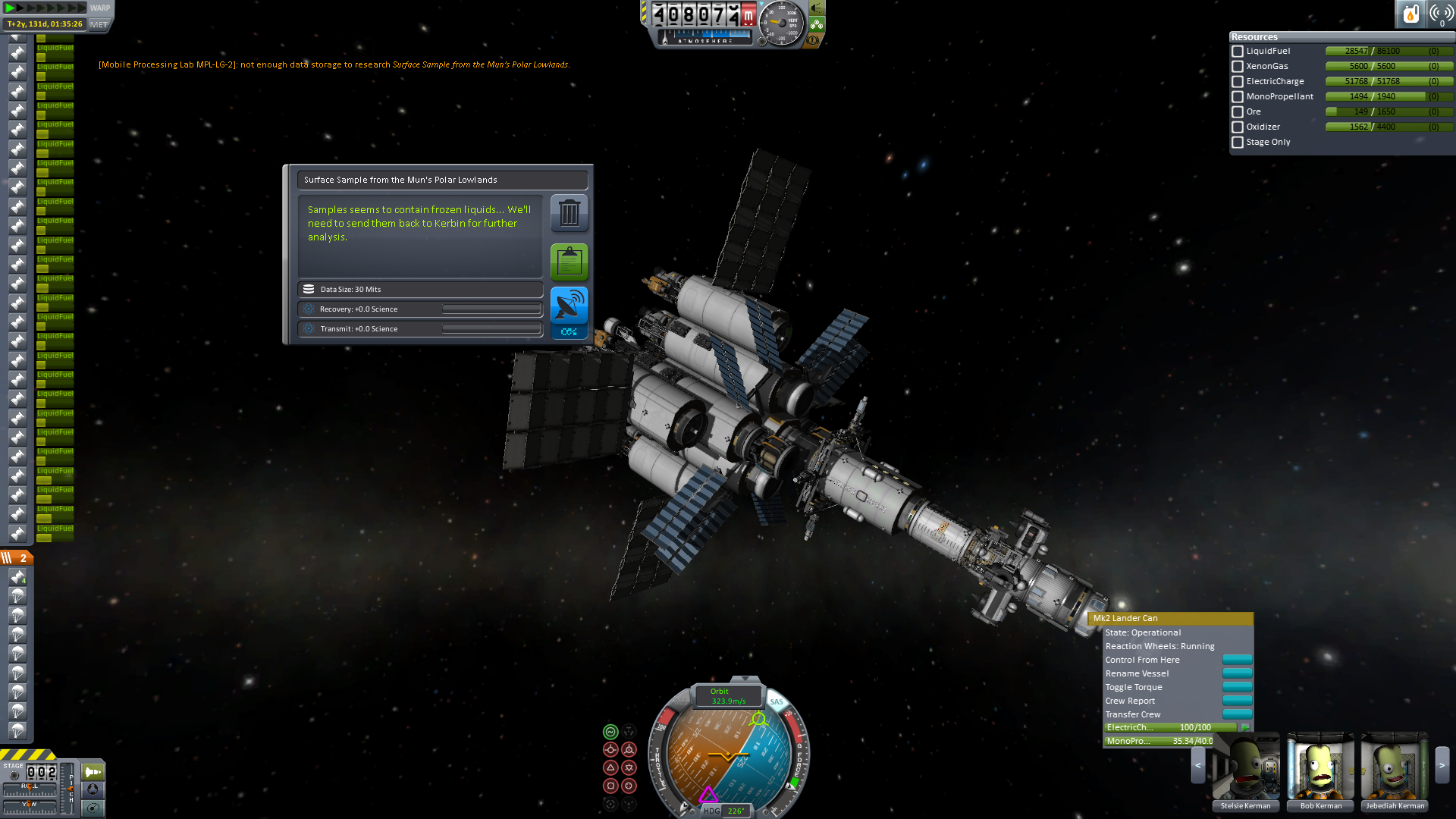Enable the Stage Only checkbox

(1238, 143)
